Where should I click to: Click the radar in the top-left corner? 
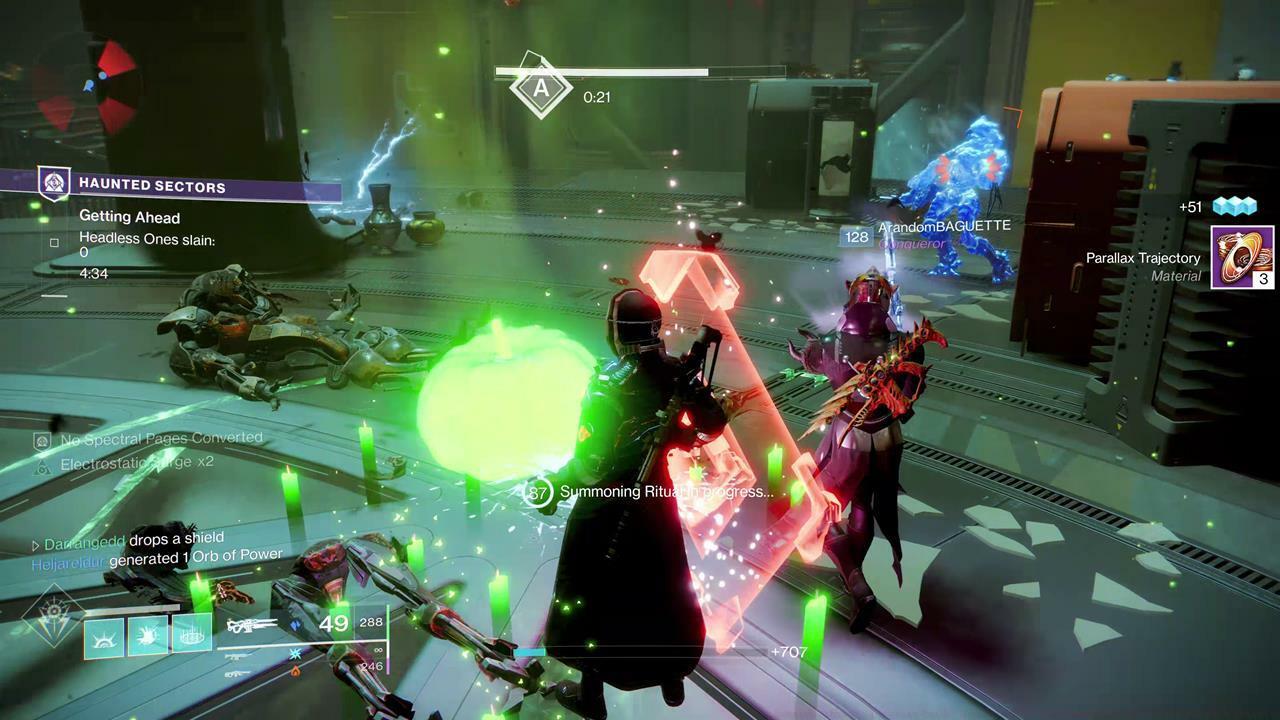[86, 86]
